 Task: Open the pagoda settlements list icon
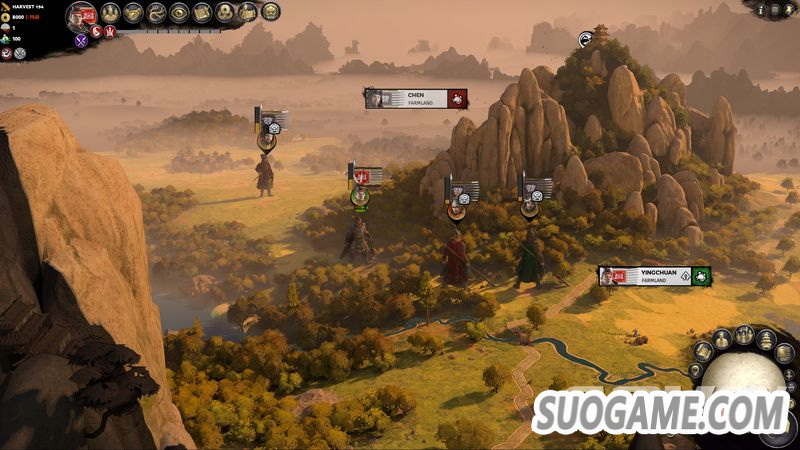766,340
